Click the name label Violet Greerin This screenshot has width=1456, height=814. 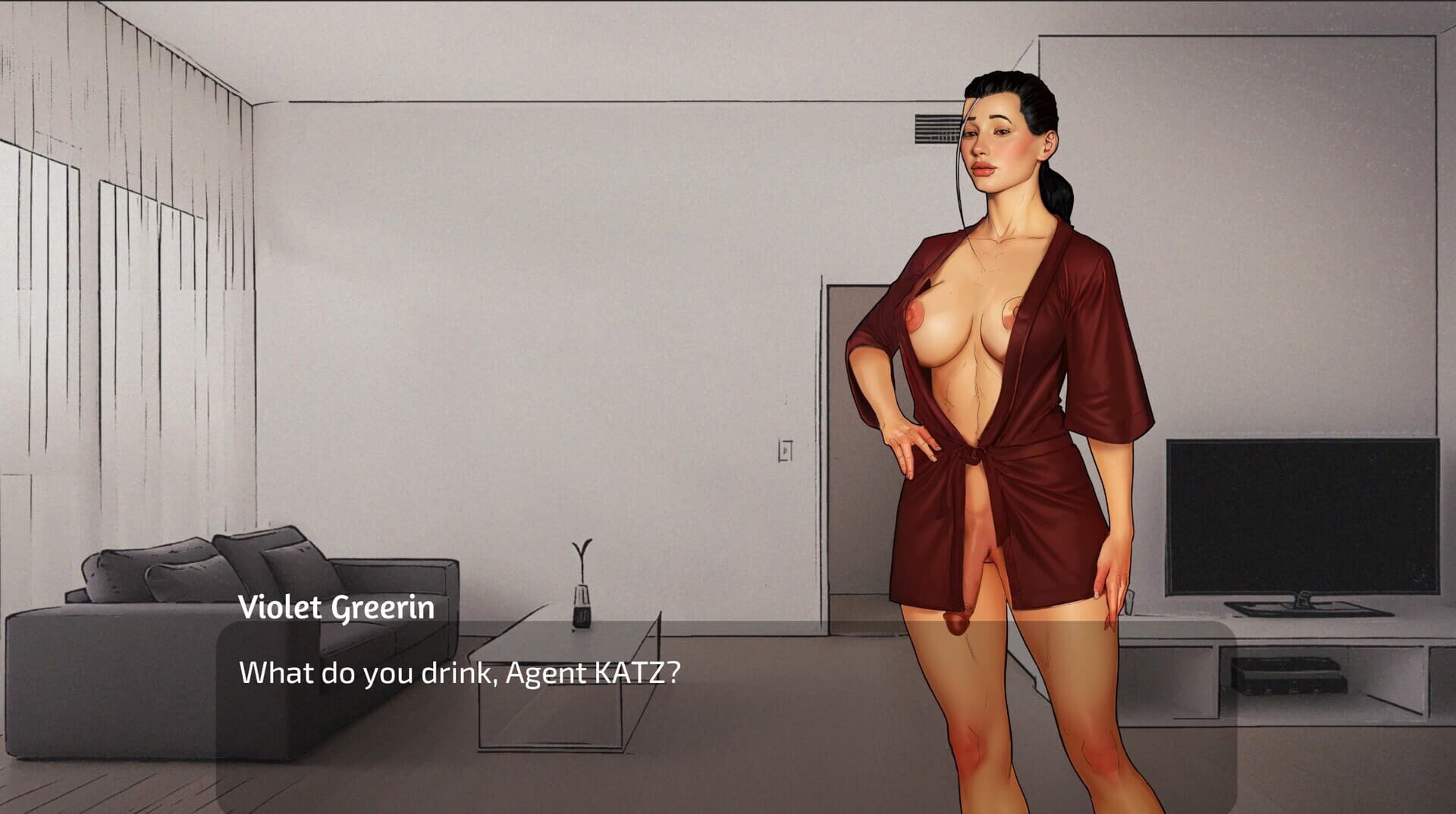click(336, 606)
